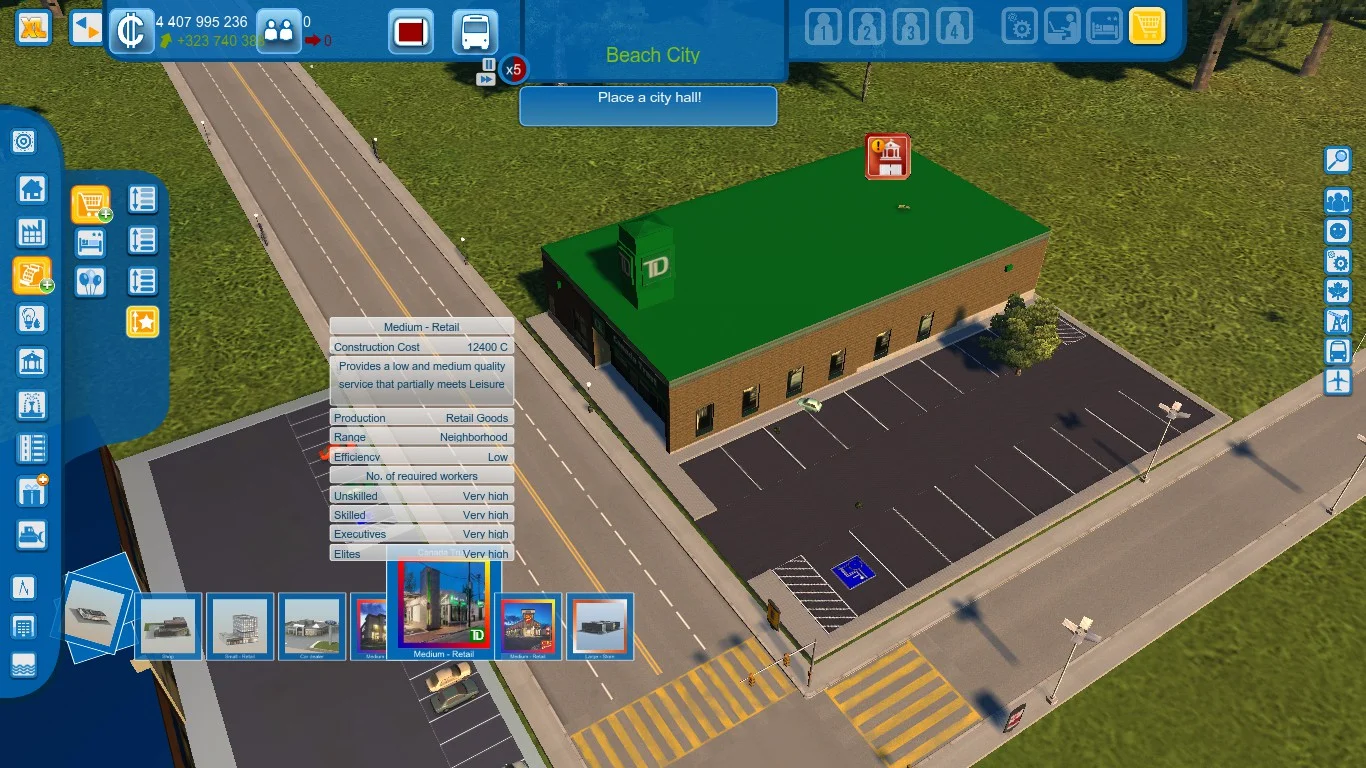Open the gear settings filter icon
Viewport: 1366px width, 768px height.
1020,27
